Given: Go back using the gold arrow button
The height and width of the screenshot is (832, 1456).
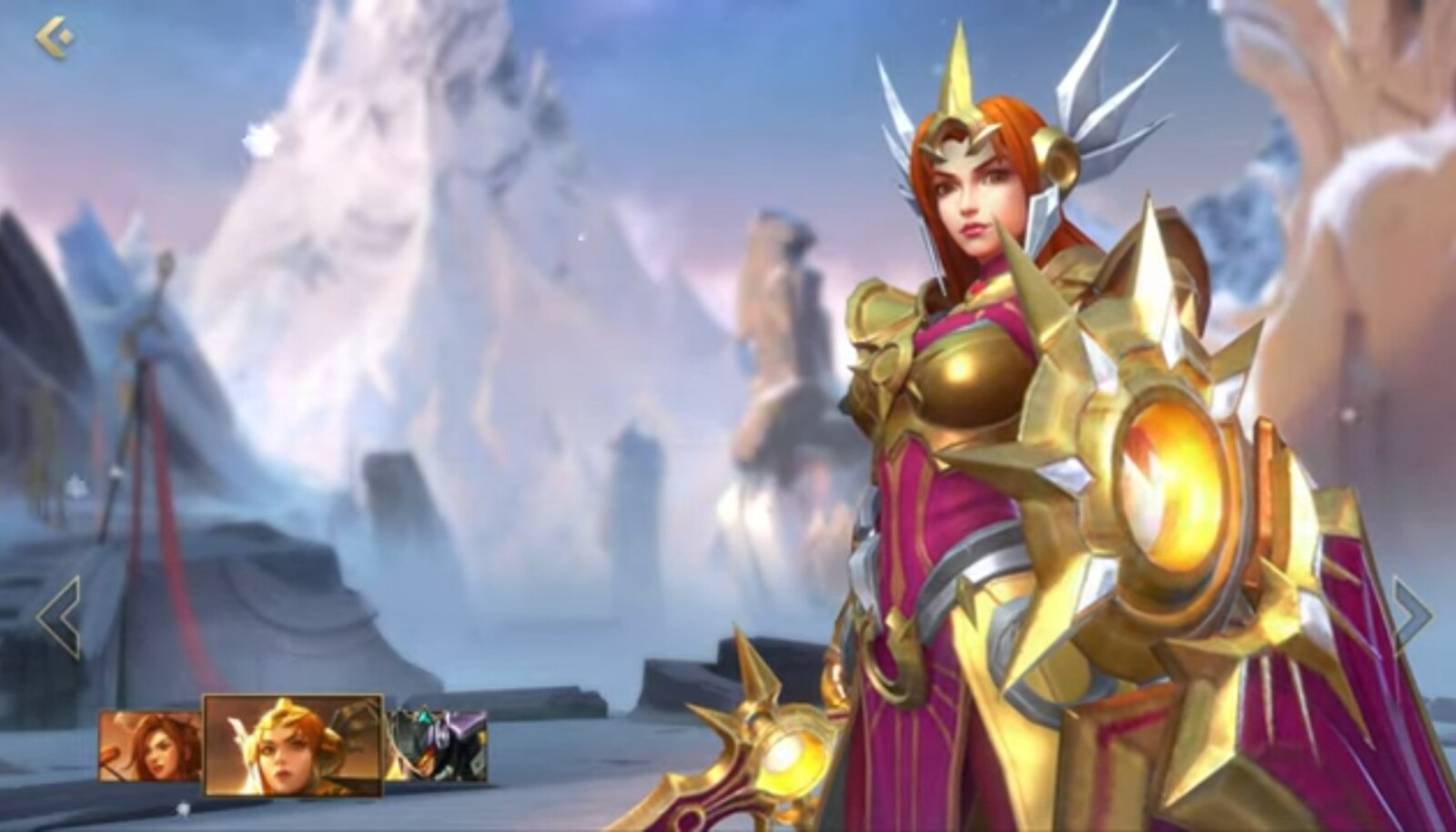Looking at the screenshot, I should [x=55, y=38].
